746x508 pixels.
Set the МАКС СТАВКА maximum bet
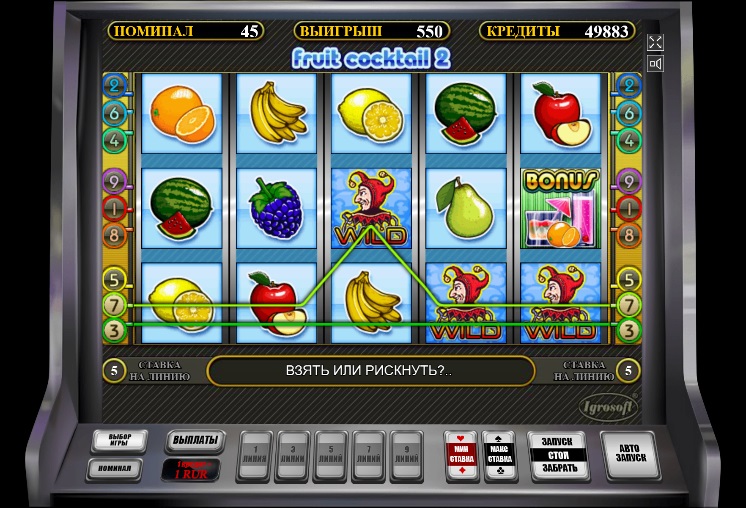pos(499,455)
